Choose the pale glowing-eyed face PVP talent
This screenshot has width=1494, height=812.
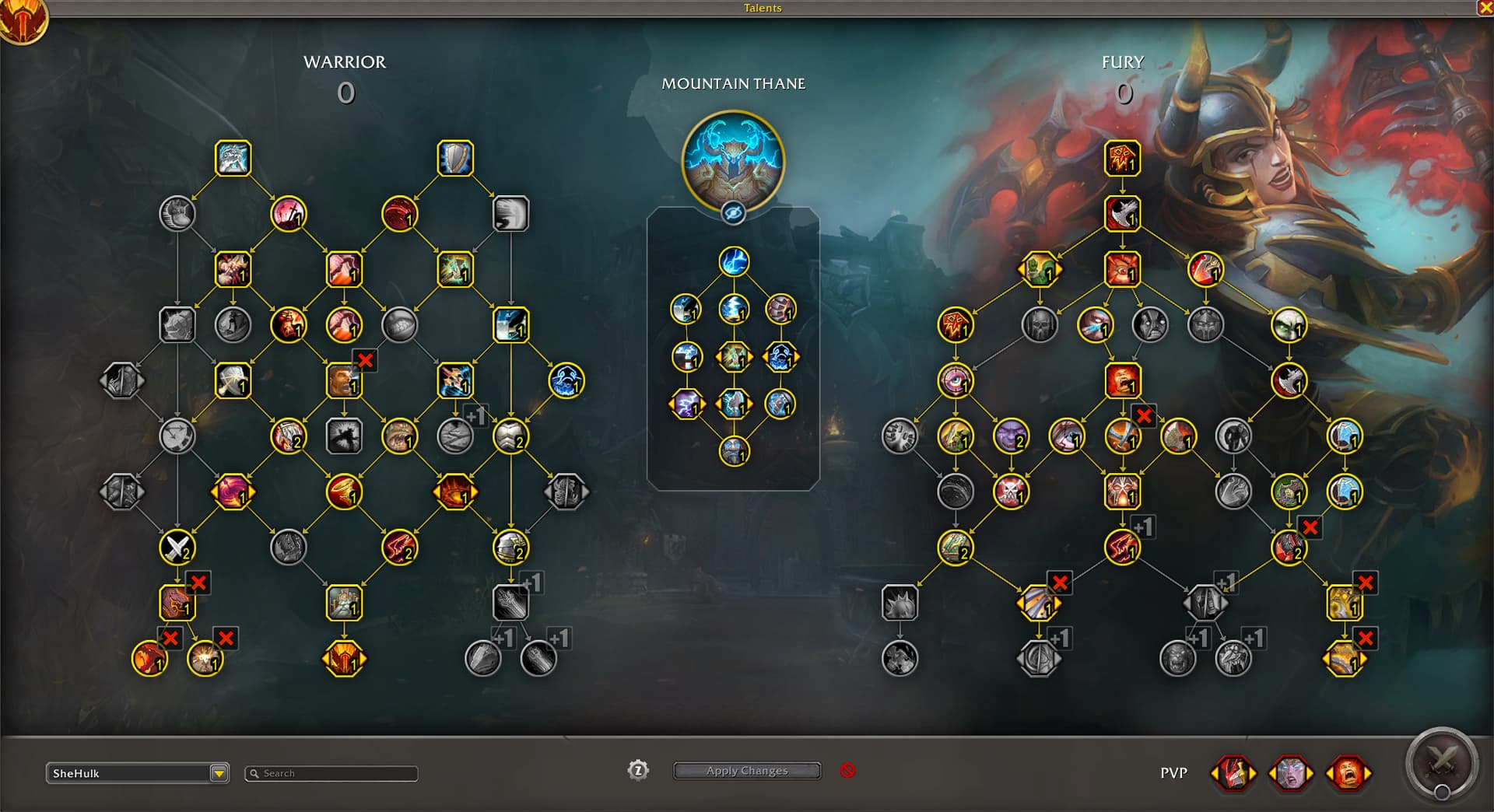[1291, 773]
